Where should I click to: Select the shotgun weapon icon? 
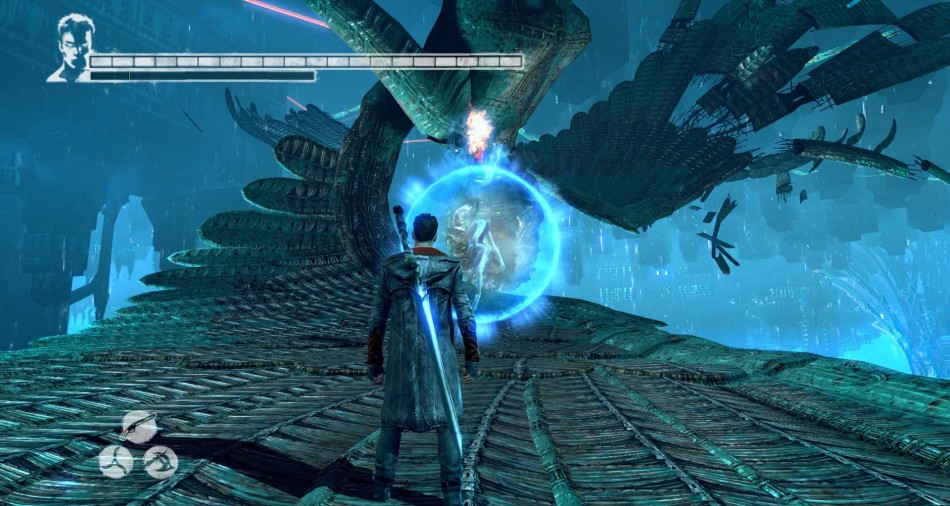pos(139,426)
